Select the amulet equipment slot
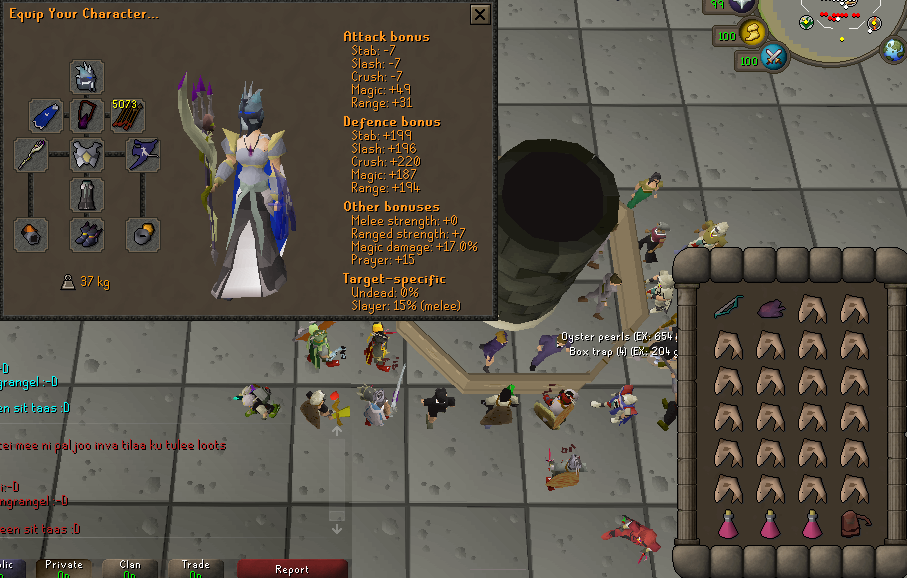The width and height of the screenshot is (907, 578). (87, 116)
